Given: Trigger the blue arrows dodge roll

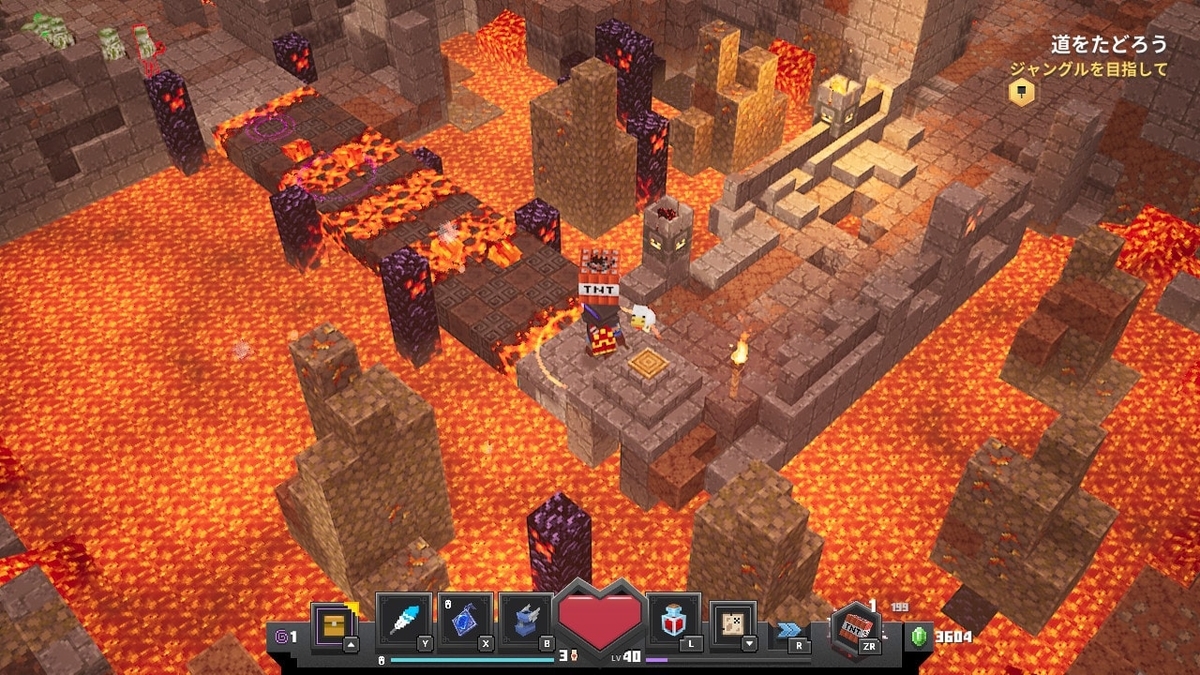Looking at the screenshot, I should (x=788, y=630).
